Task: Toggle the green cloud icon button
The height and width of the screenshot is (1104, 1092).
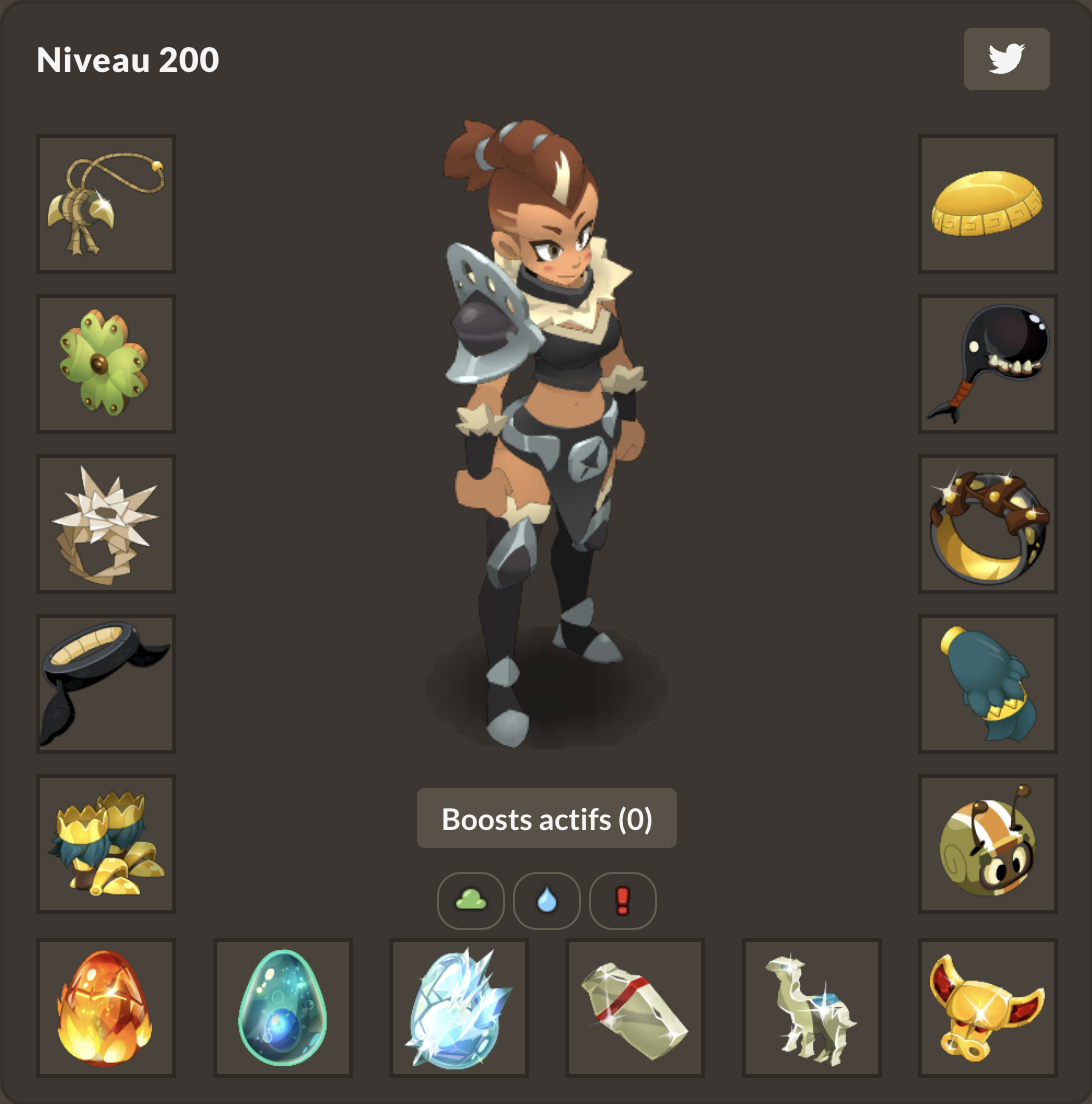Action: 471,901
